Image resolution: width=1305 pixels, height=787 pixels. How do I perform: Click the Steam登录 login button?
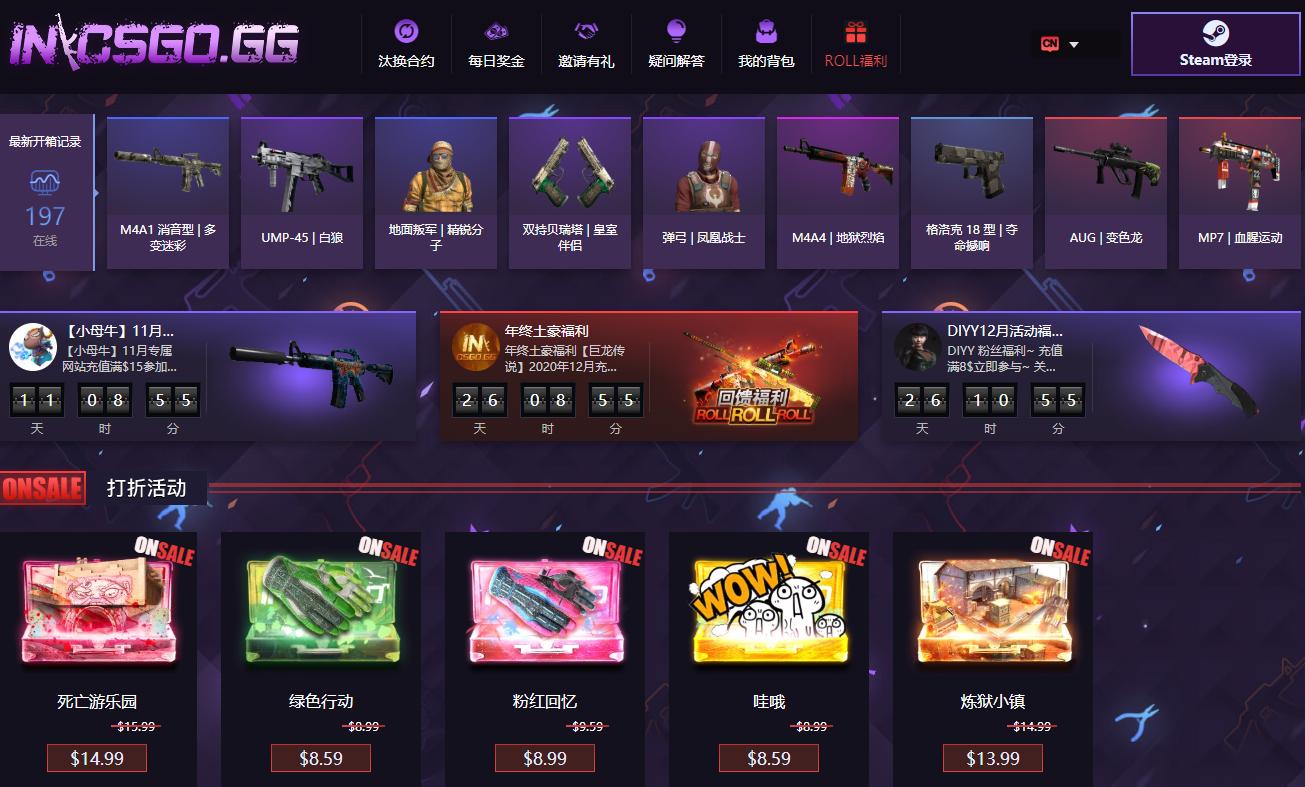tap(1215, 44)
